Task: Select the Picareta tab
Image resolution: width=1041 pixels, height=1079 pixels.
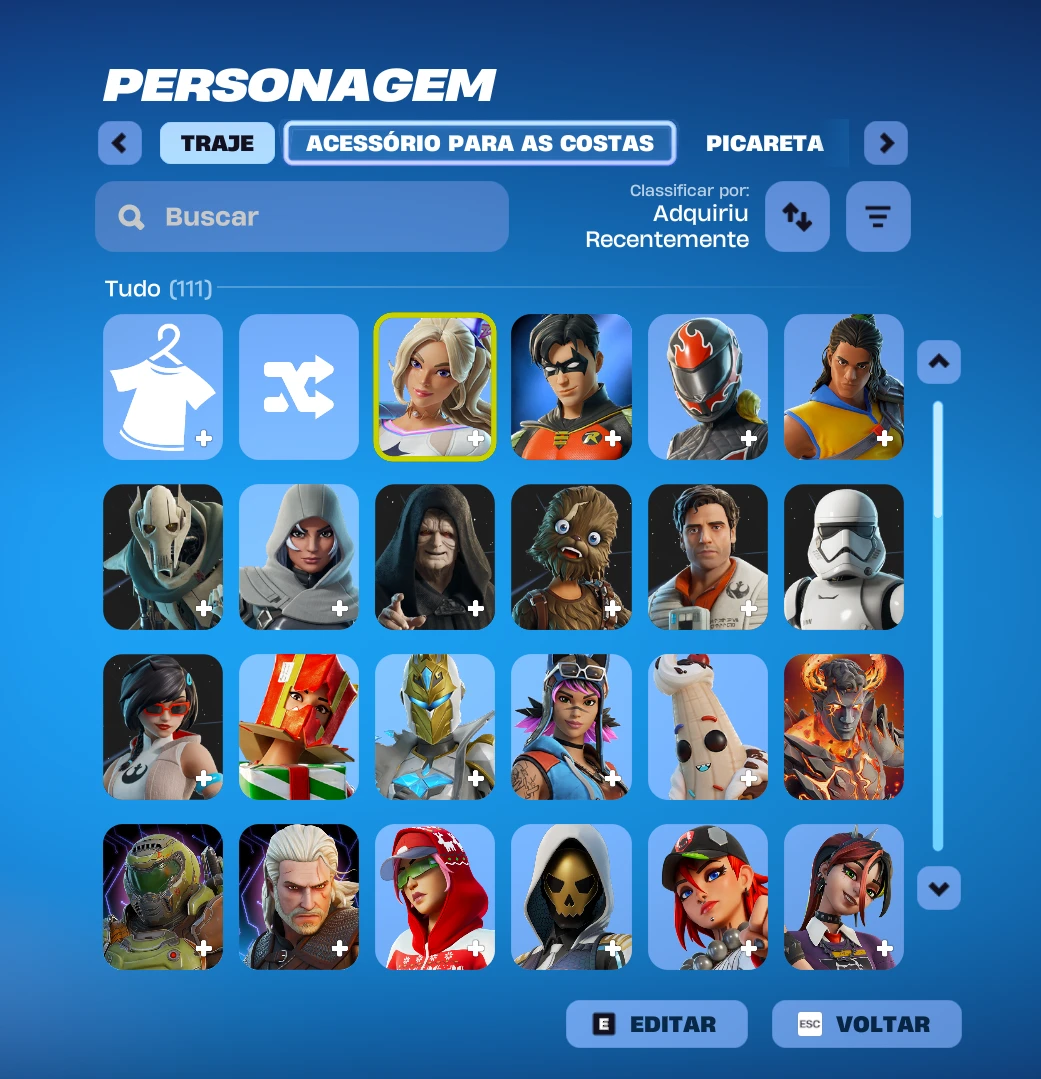Action: (765, 143)
